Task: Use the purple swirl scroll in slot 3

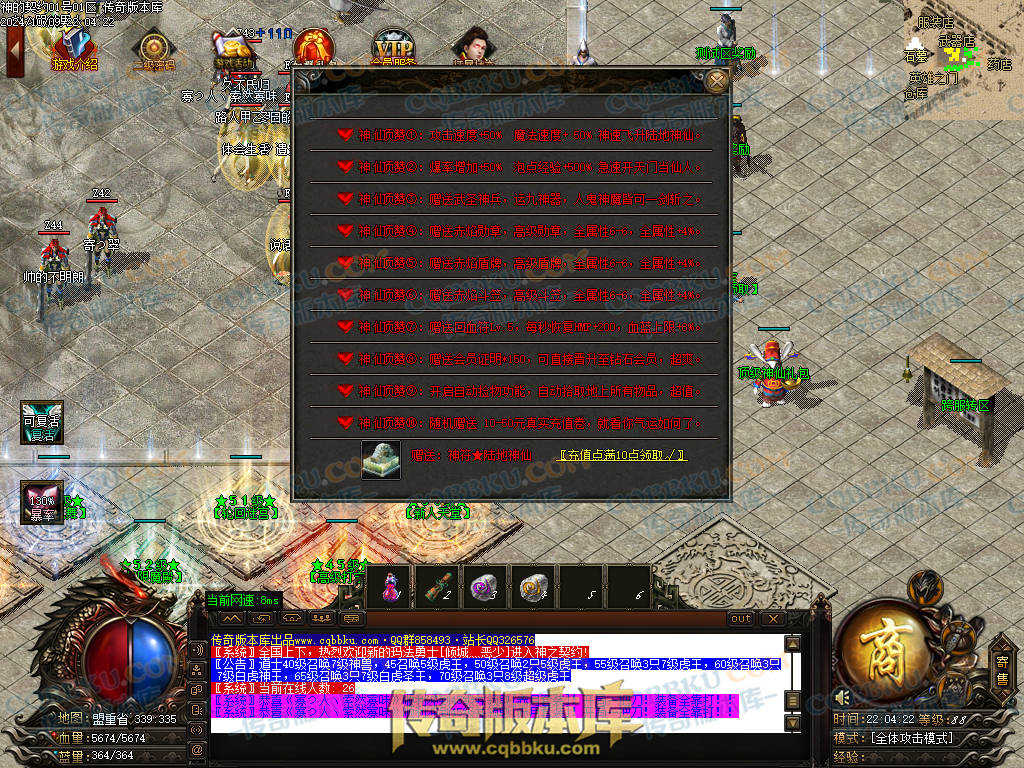Action: 484,587
